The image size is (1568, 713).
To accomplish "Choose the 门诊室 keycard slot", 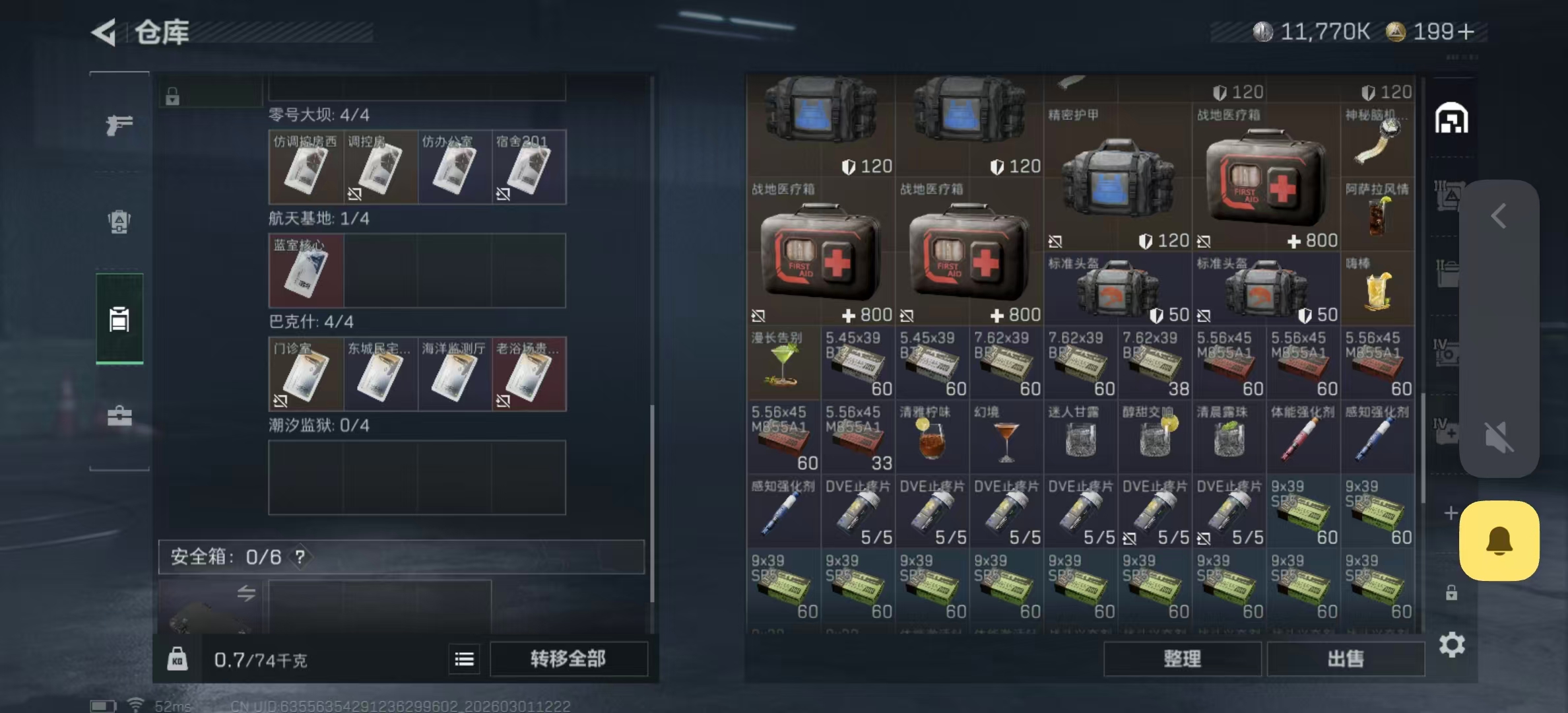I will (x=306, y=374).
